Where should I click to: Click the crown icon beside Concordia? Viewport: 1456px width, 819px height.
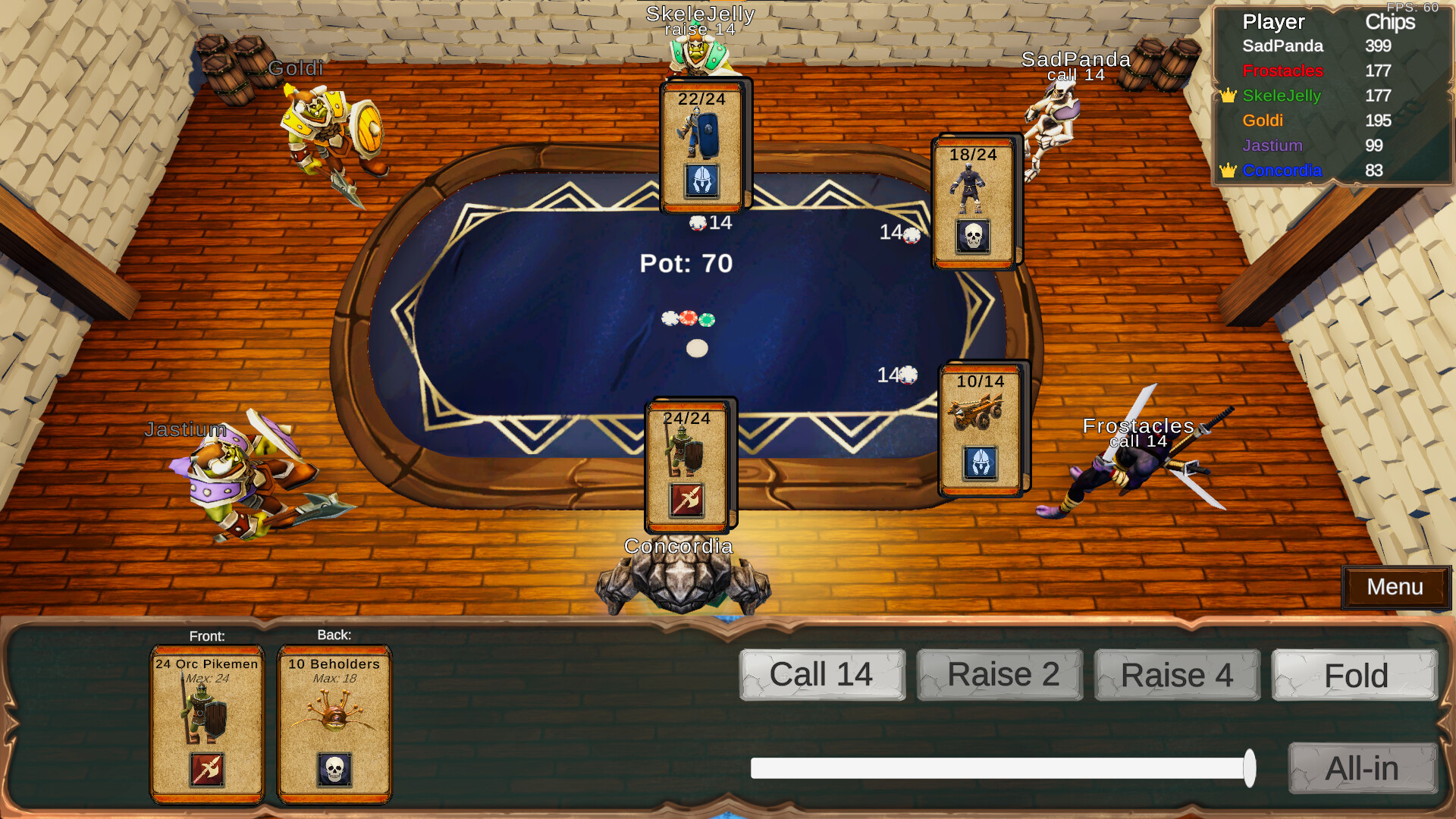1228,171
